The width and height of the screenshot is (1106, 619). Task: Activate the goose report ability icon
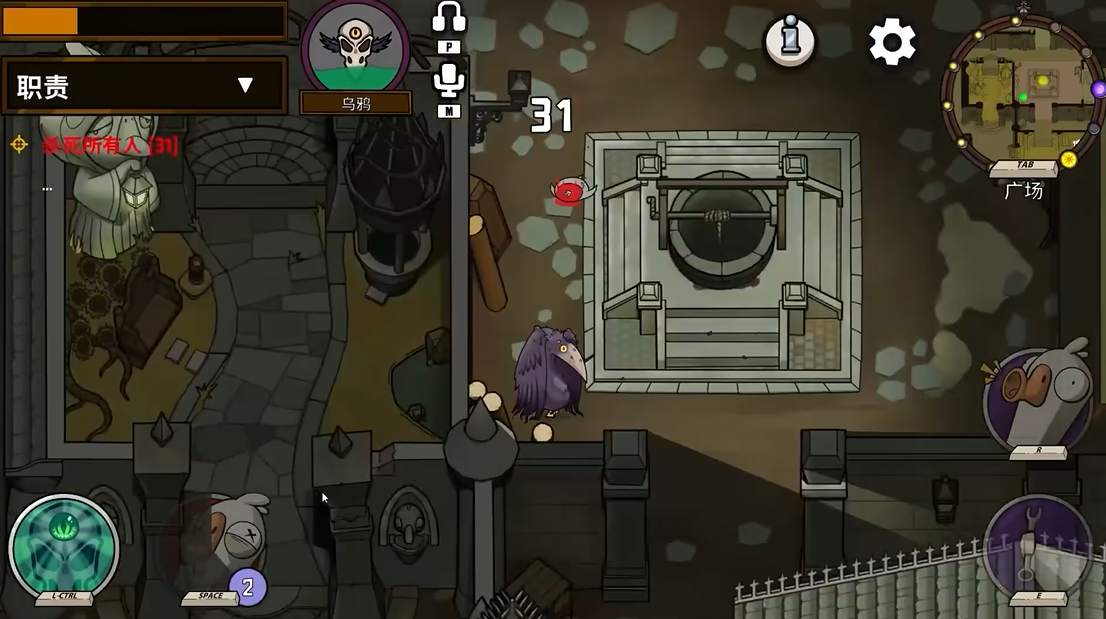coord(1037,399)
